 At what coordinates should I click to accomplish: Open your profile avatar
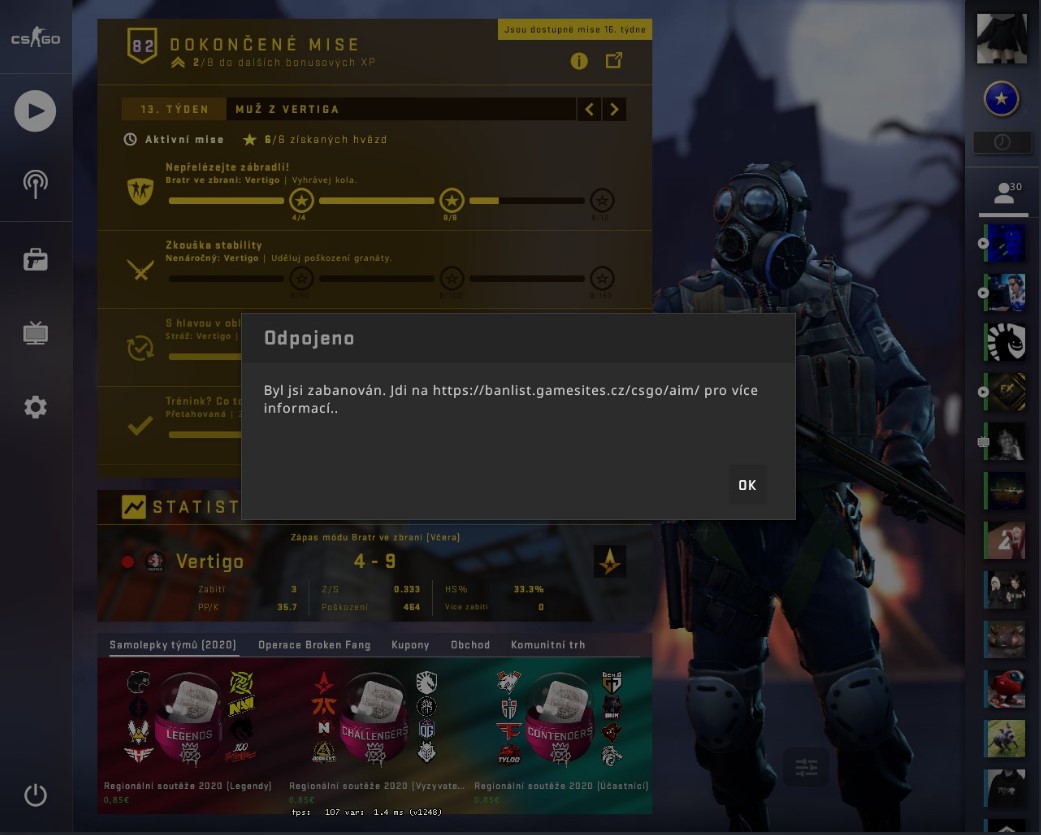tap(1001, 38)
